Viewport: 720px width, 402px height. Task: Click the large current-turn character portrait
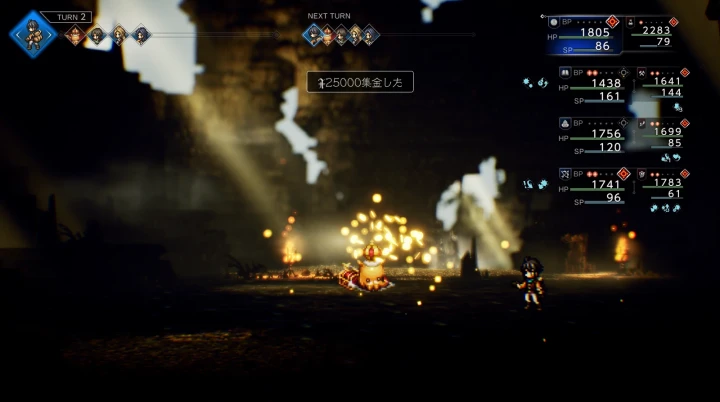(33, 34)
